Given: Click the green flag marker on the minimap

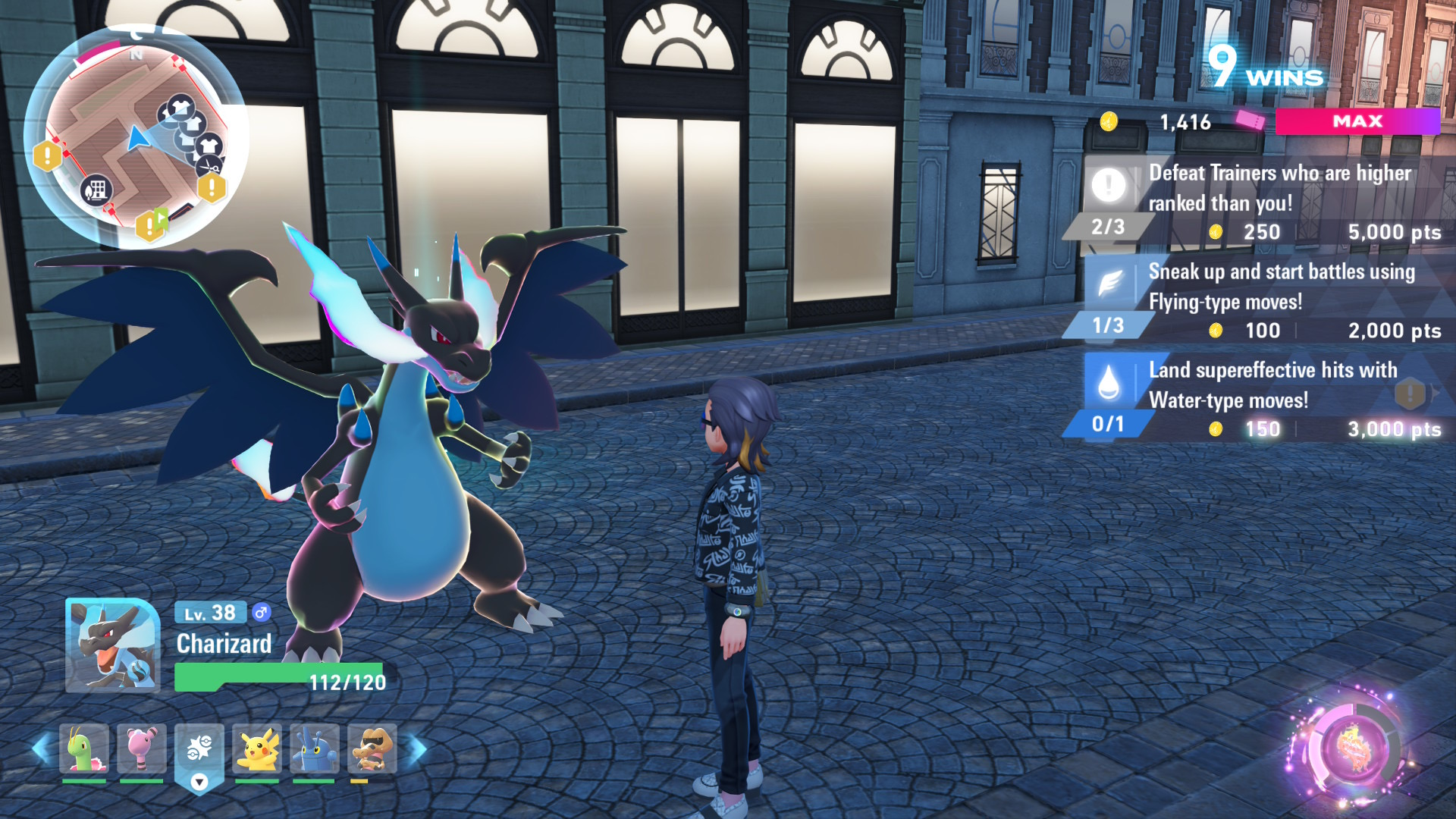Looking at the screenshot, I should [x=159, y=218].
